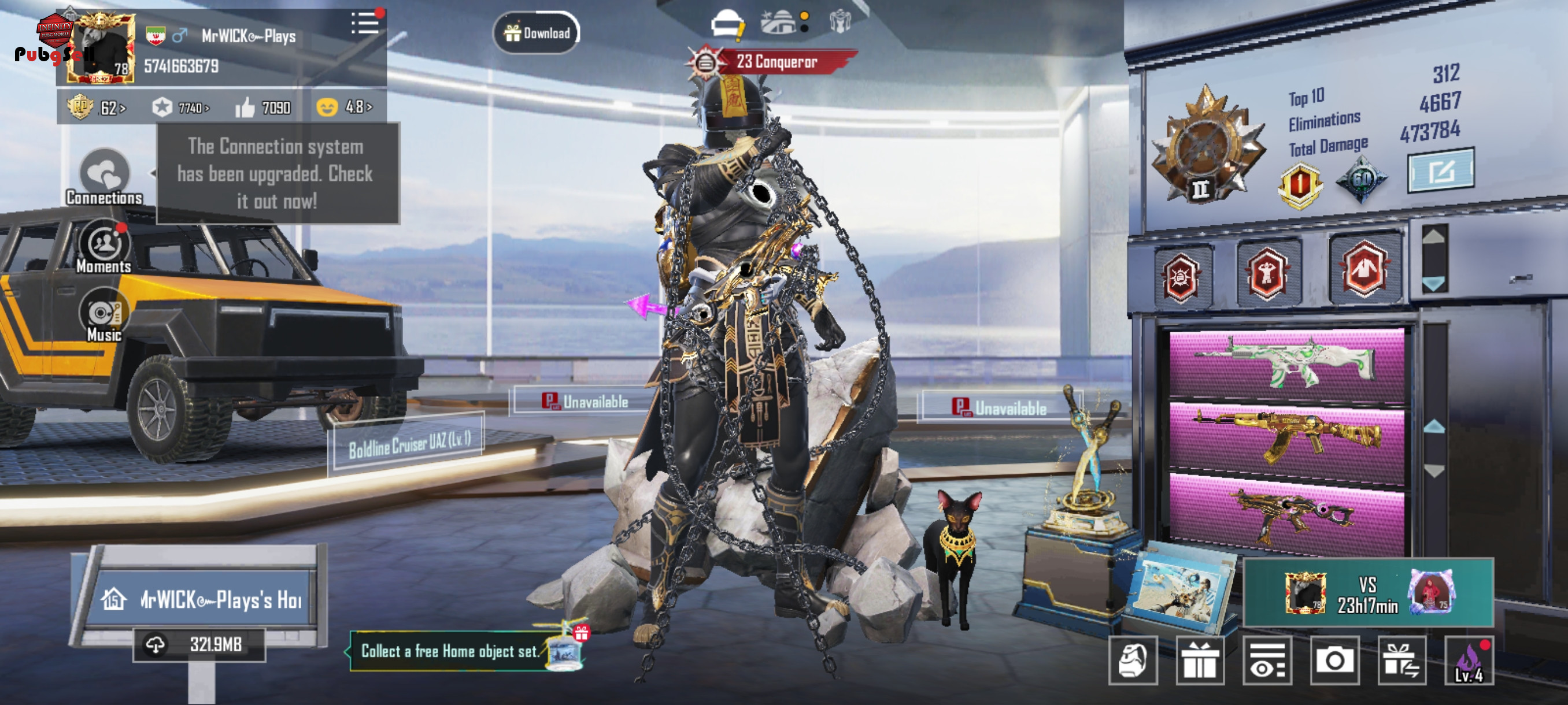The height and width of the screenshot is (705, 1568).
Task: Open the purple flame Lv. 4 icon
Action: coord(1468,661)
